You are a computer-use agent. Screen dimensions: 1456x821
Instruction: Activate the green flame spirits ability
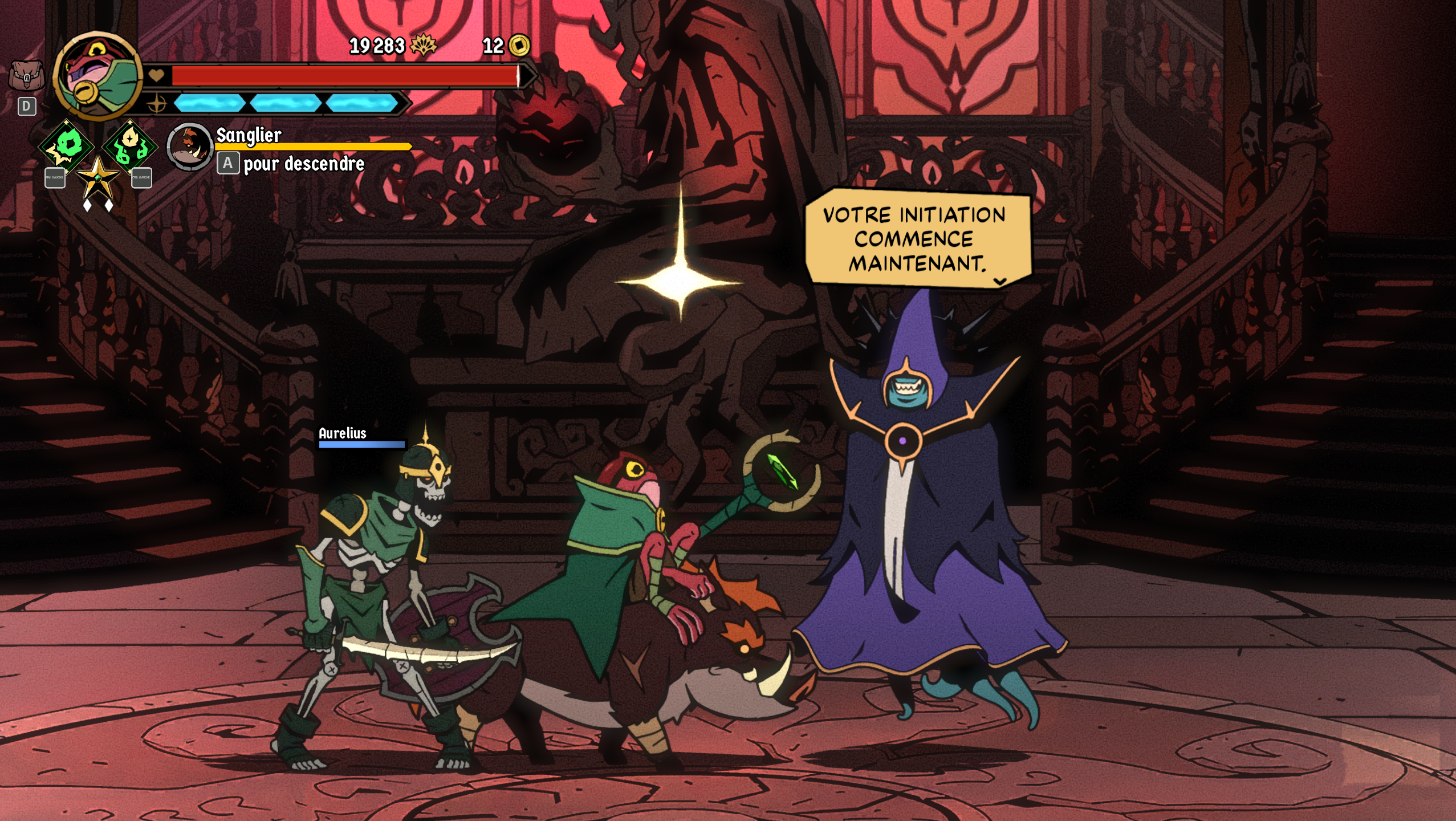[130, 145]
